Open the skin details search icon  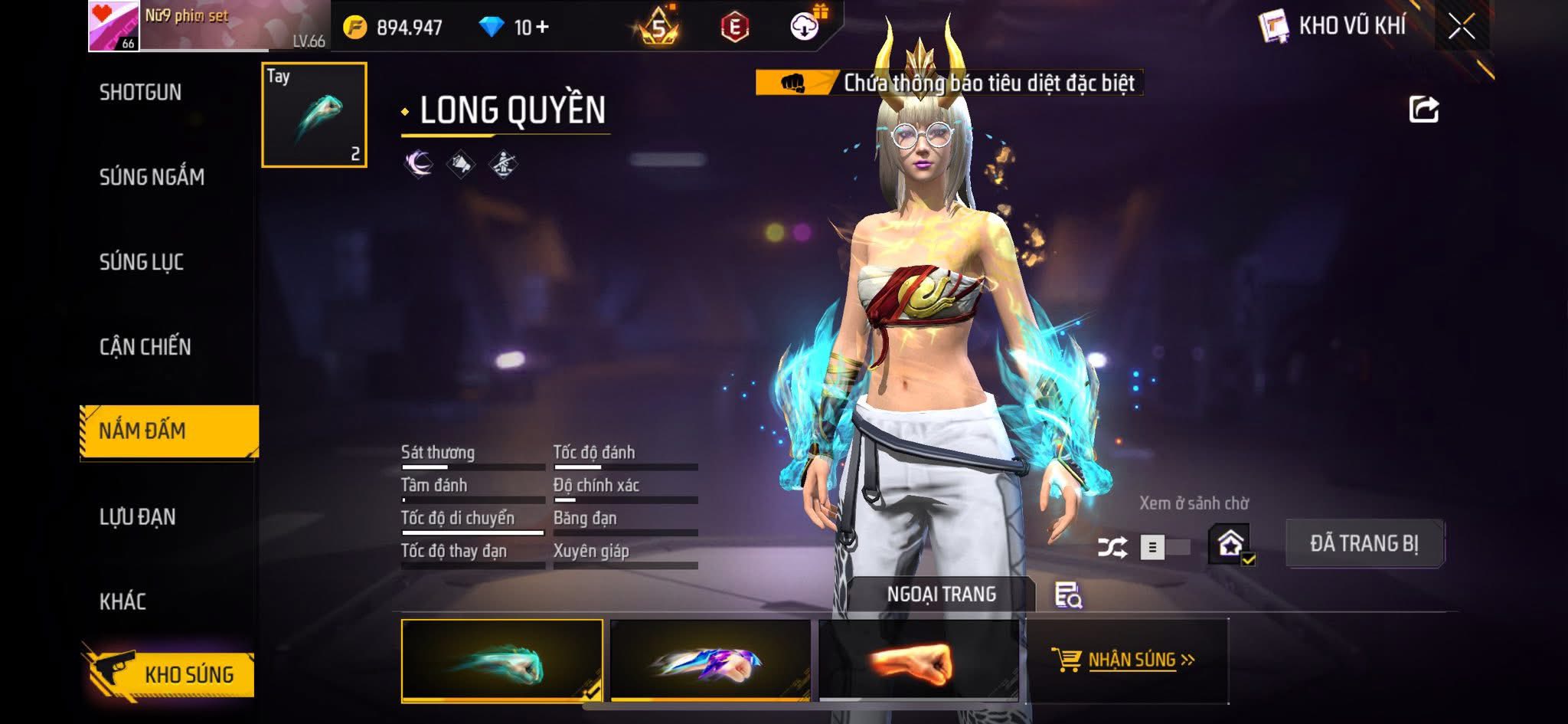[1067, 595]
